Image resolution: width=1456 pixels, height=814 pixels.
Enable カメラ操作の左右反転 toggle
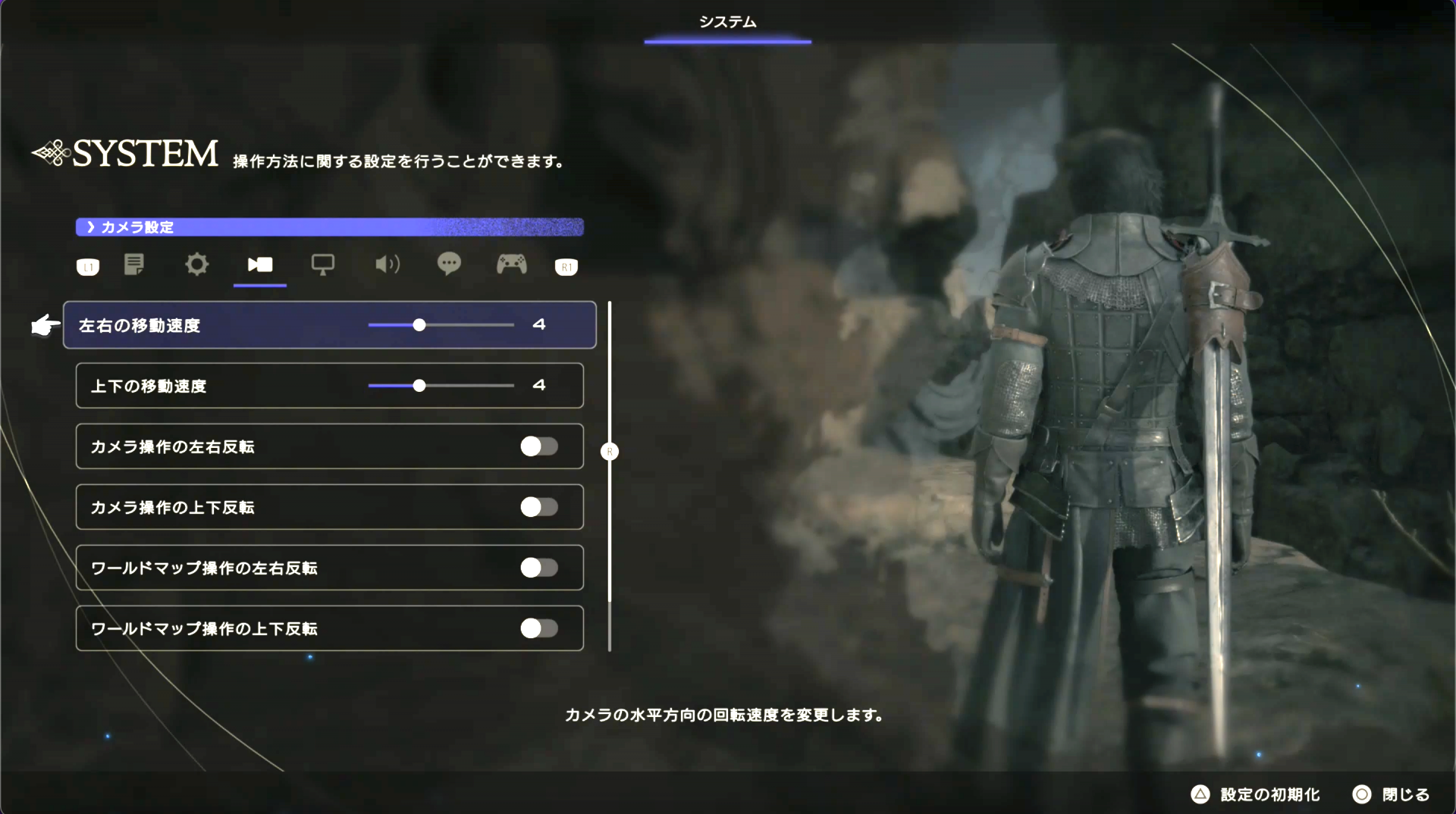539,446
